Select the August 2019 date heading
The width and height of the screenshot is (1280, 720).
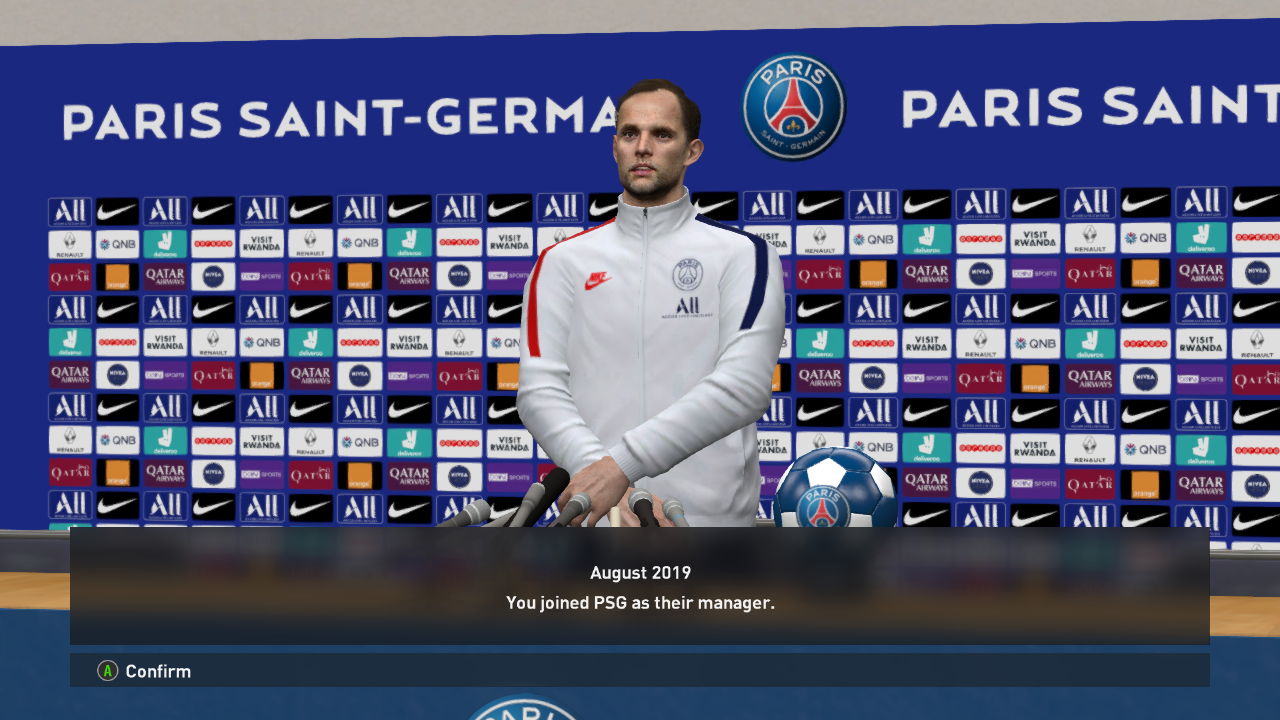coord(639,573)
